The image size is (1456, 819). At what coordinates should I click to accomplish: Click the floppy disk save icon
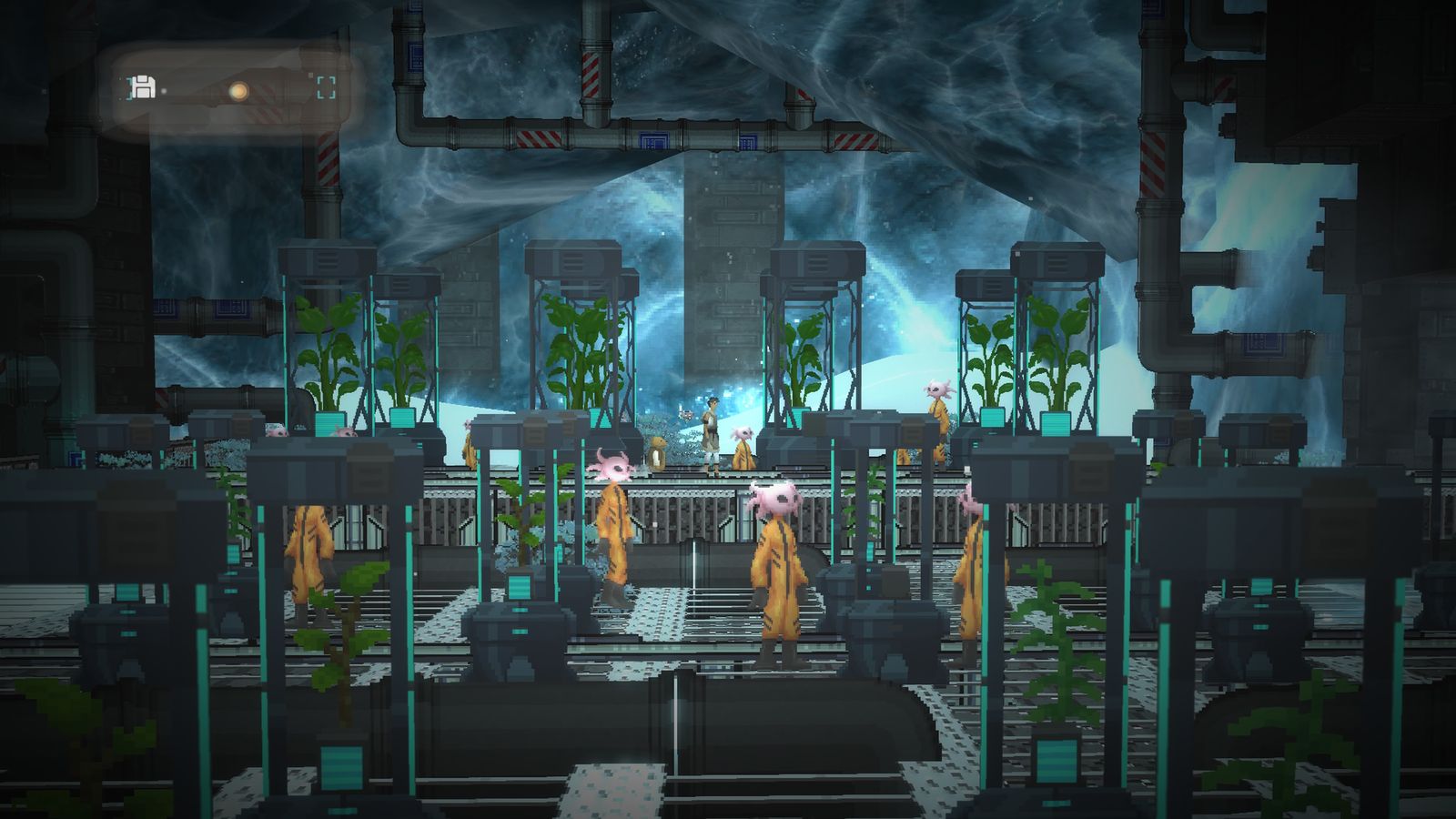pyautogui.click(x=143, y=88)
